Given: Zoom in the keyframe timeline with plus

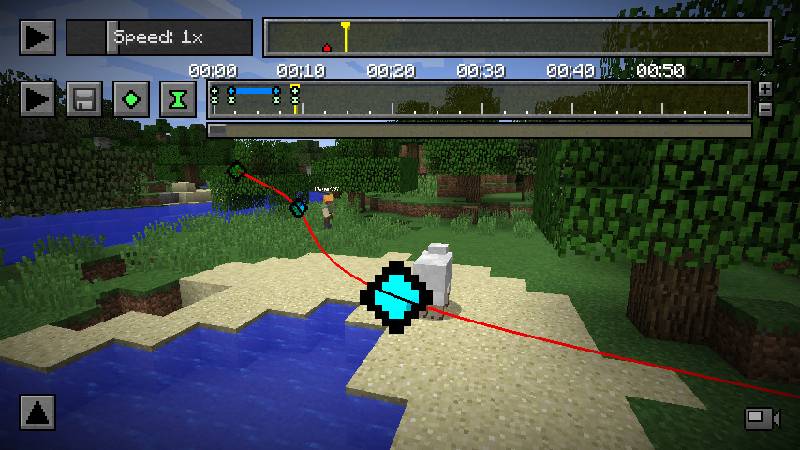Looking at the screenshot, I should click(766, 90).
